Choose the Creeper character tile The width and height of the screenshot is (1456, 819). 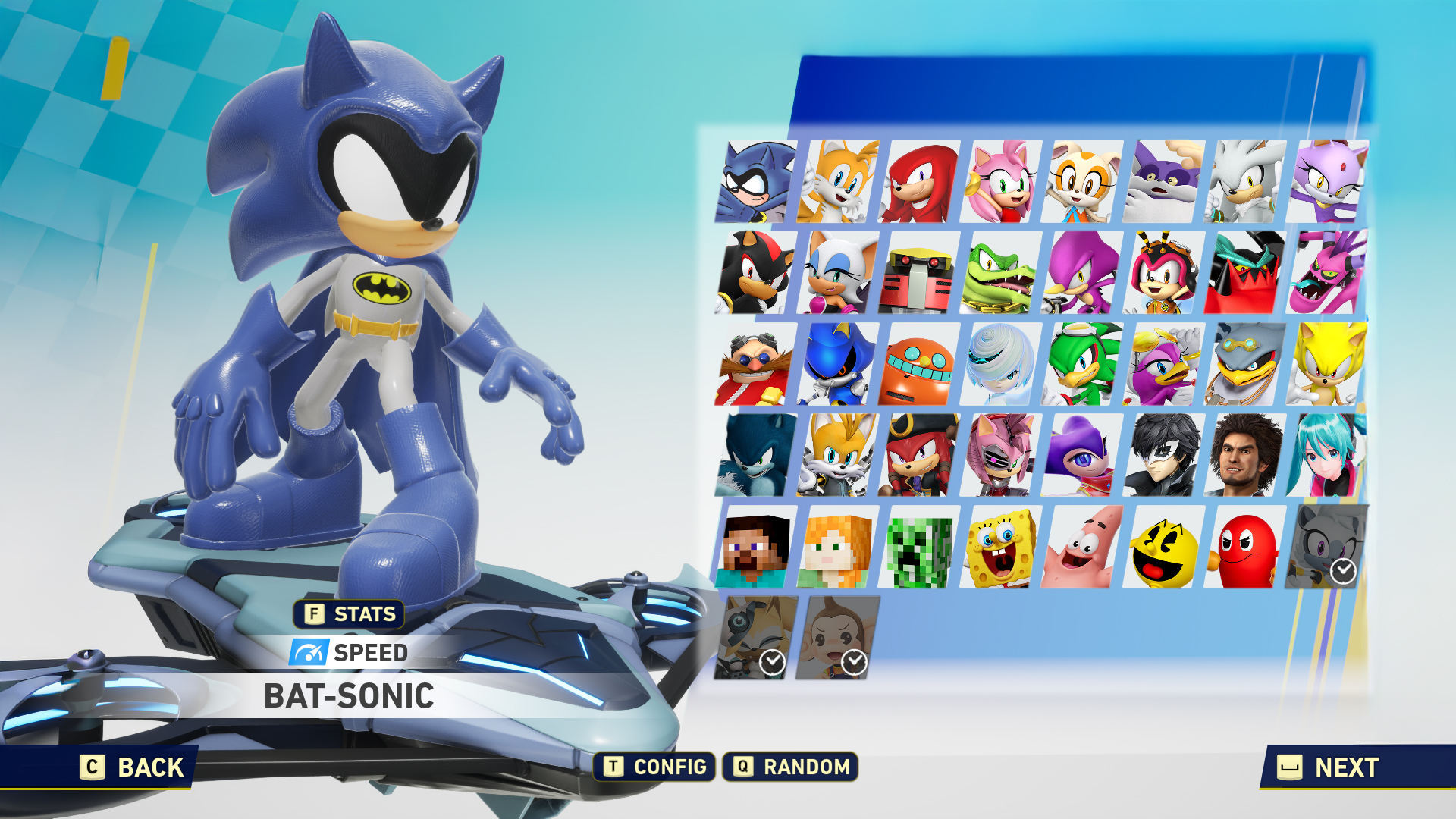[919, 548]
